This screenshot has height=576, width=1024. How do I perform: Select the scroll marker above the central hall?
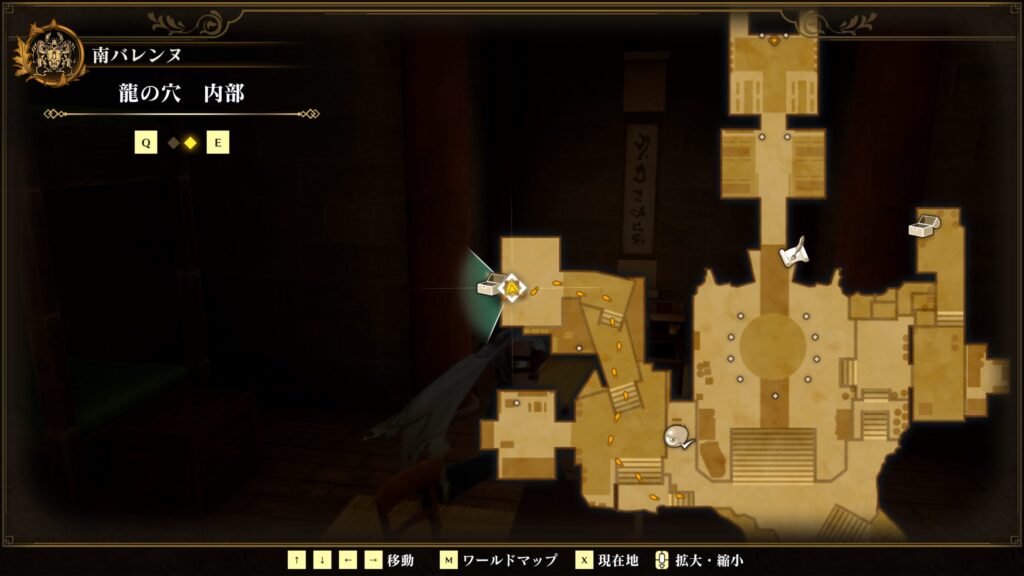point(794,254)
